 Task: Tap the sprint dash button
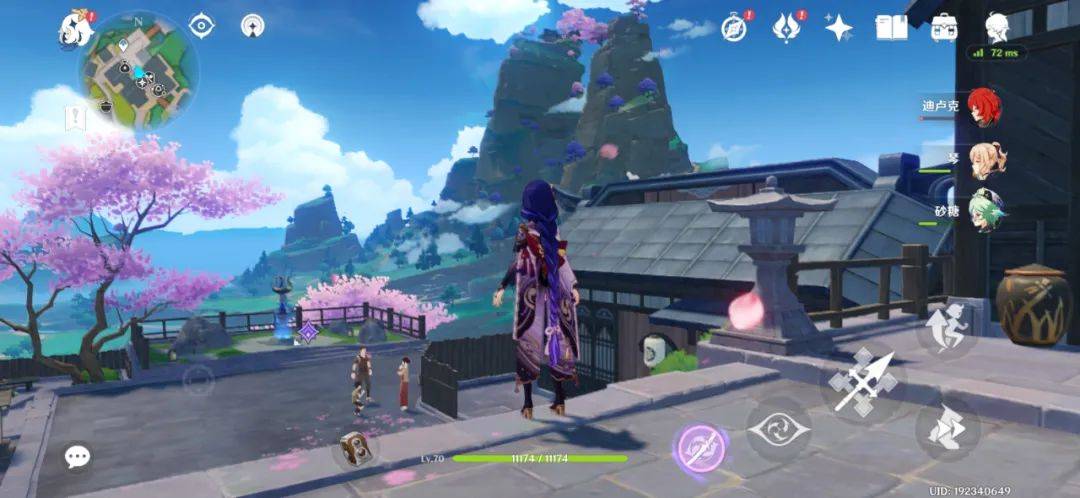[945, 329]
